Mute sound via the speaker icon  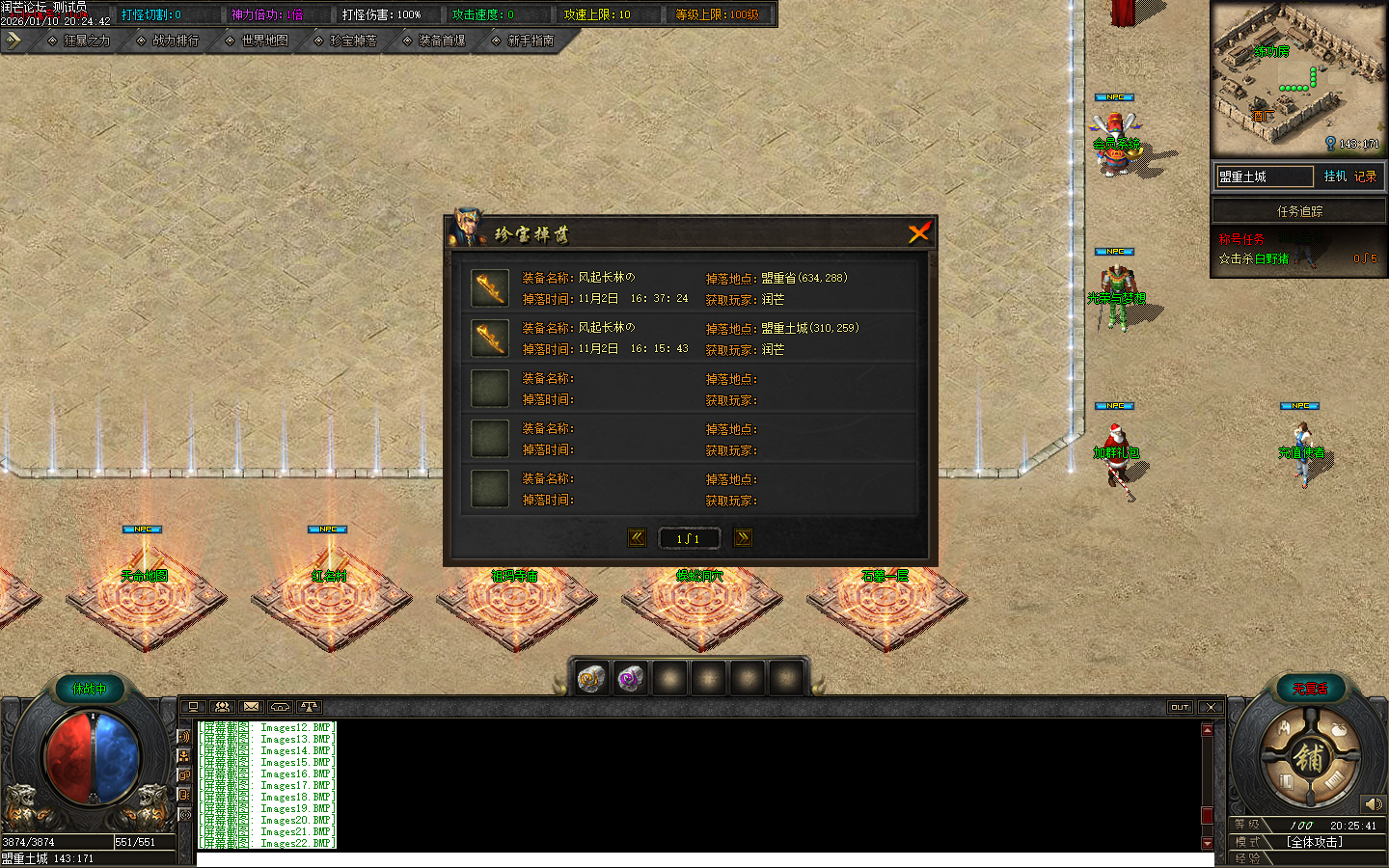point(1374,803)
